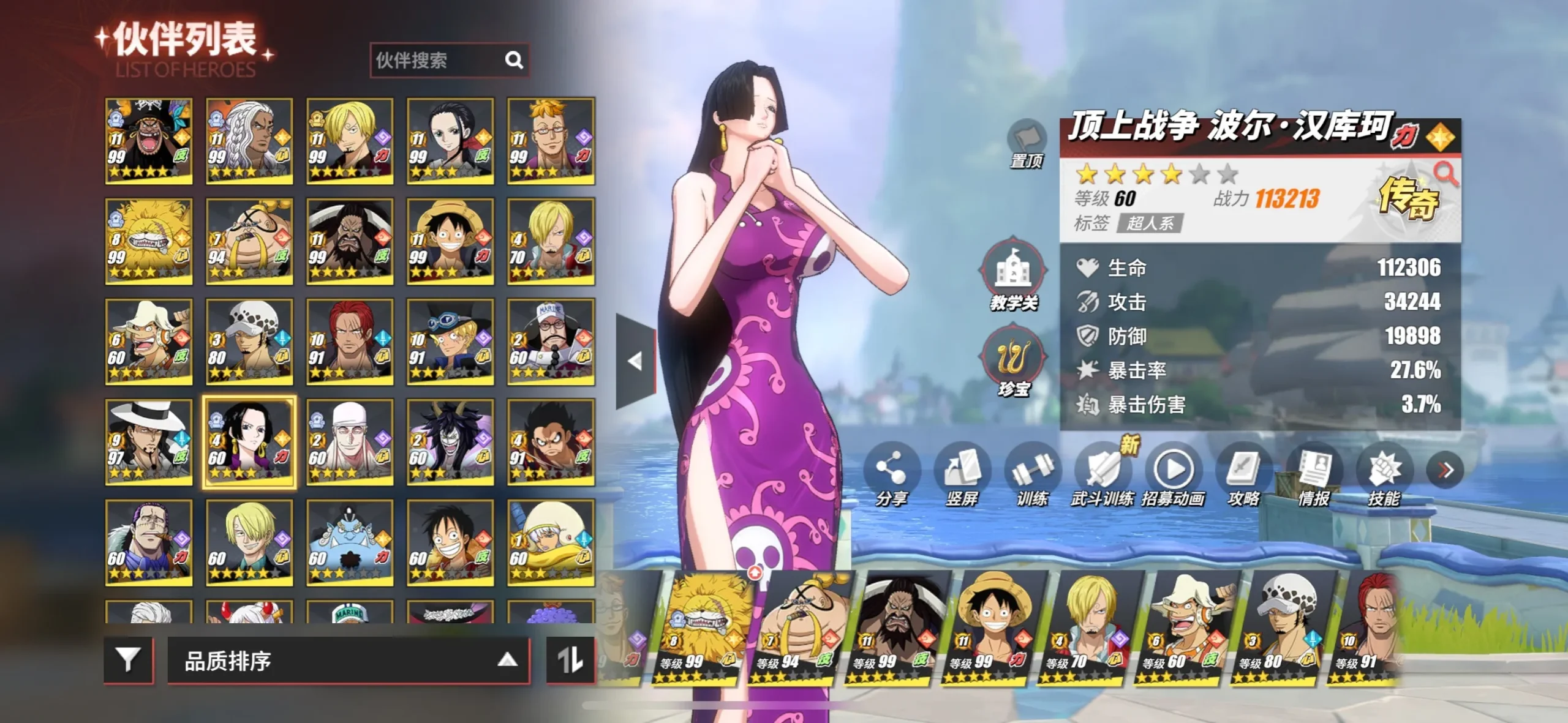Viewport: 1568px width, 723px height.
Task: Open the 品质排序 sort dropdown
Action: (348, 661)
